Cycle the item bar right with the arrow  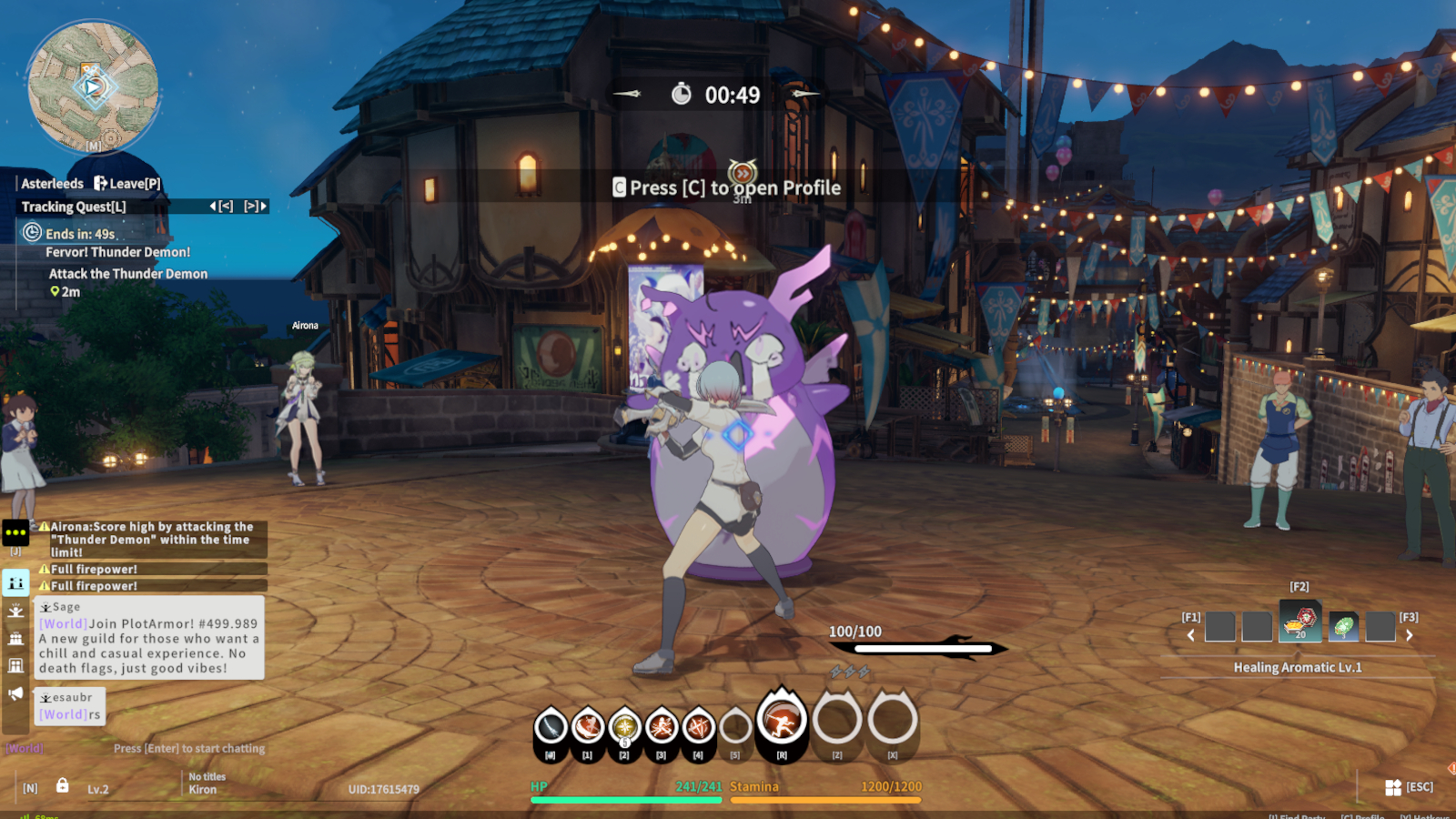[x=1409, y=635]
